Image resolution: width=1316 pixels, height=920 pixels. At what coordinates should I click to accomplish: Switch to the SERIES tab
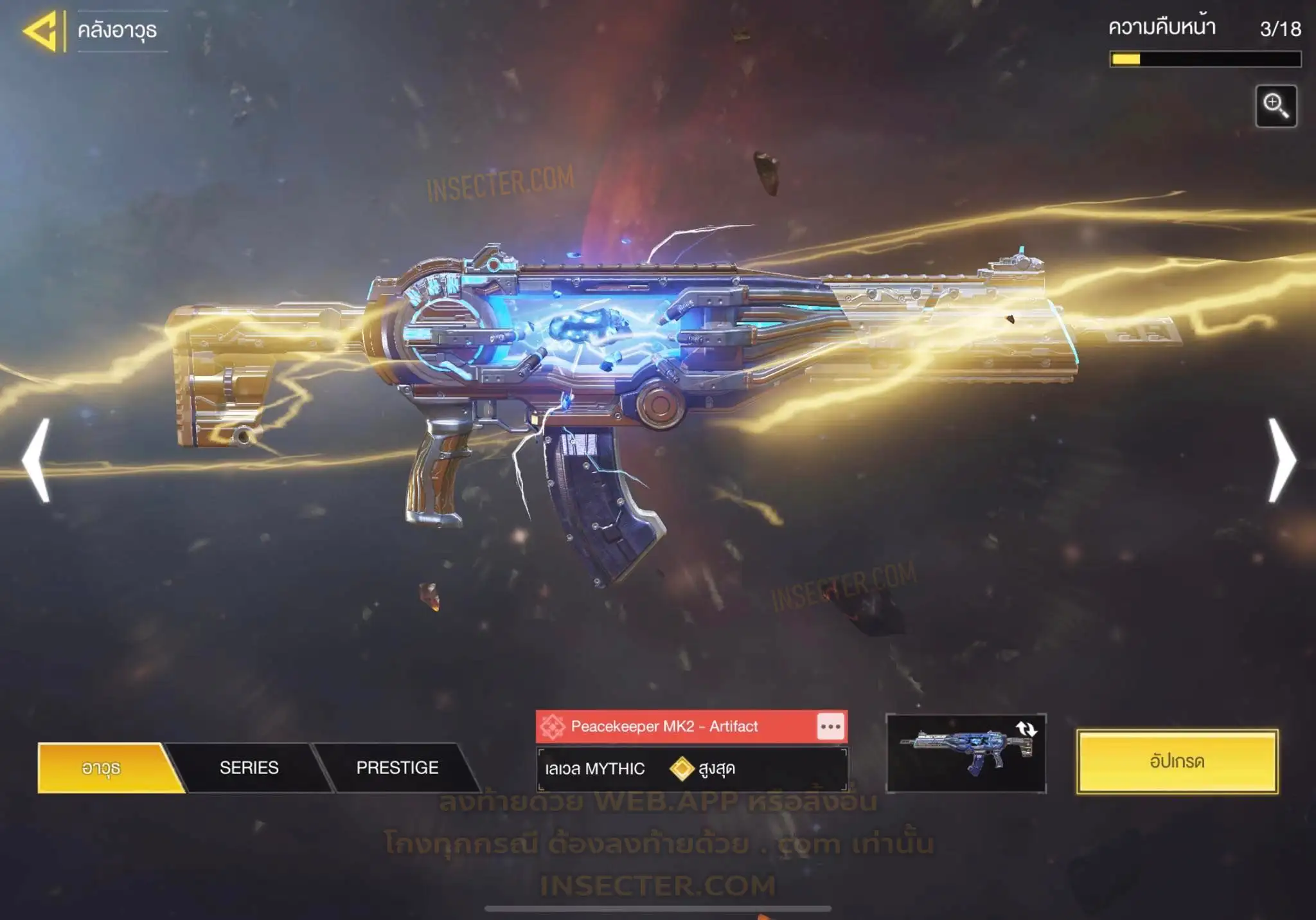coord(249,768)
